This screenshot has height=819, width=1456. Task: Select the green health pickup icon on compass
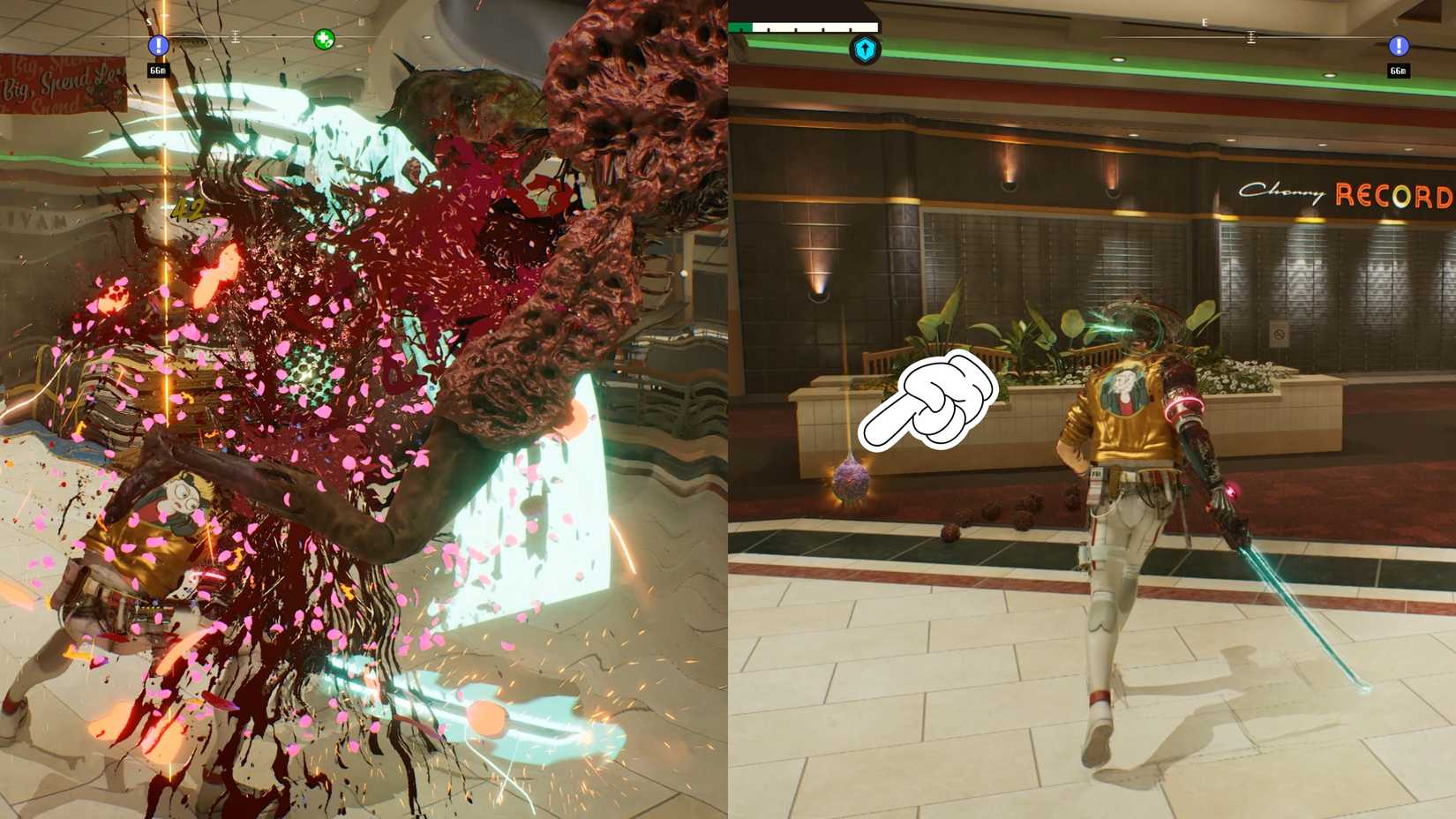coord(325,39)
